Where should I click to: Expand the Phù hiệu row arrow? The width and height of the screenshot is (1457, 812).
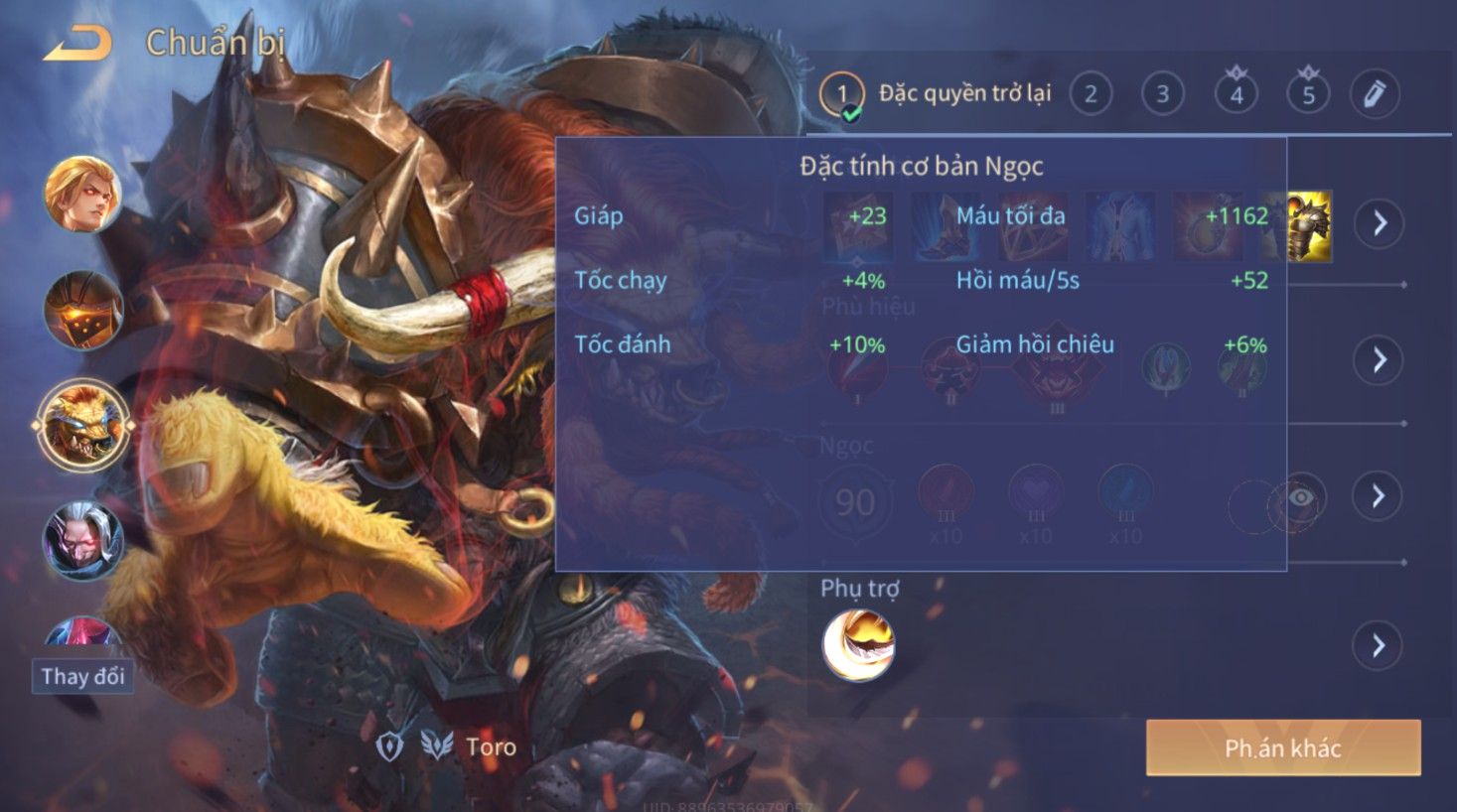tap(1379, 359)
